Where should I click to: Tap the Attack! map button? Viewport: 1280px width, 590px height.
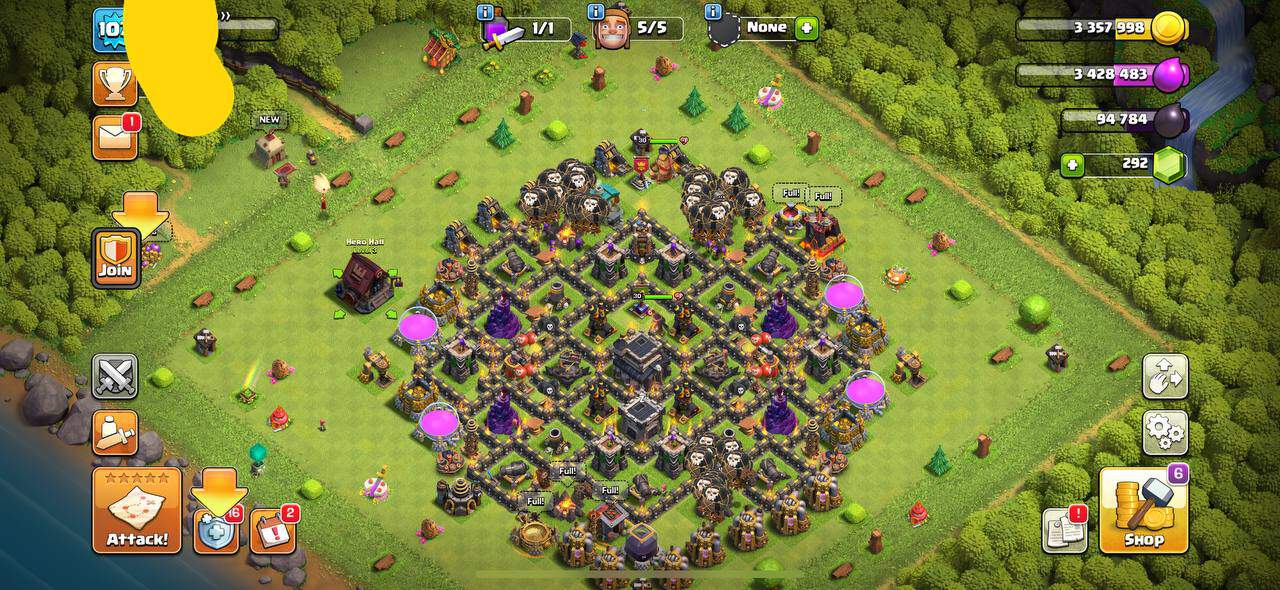coord(137,510)
